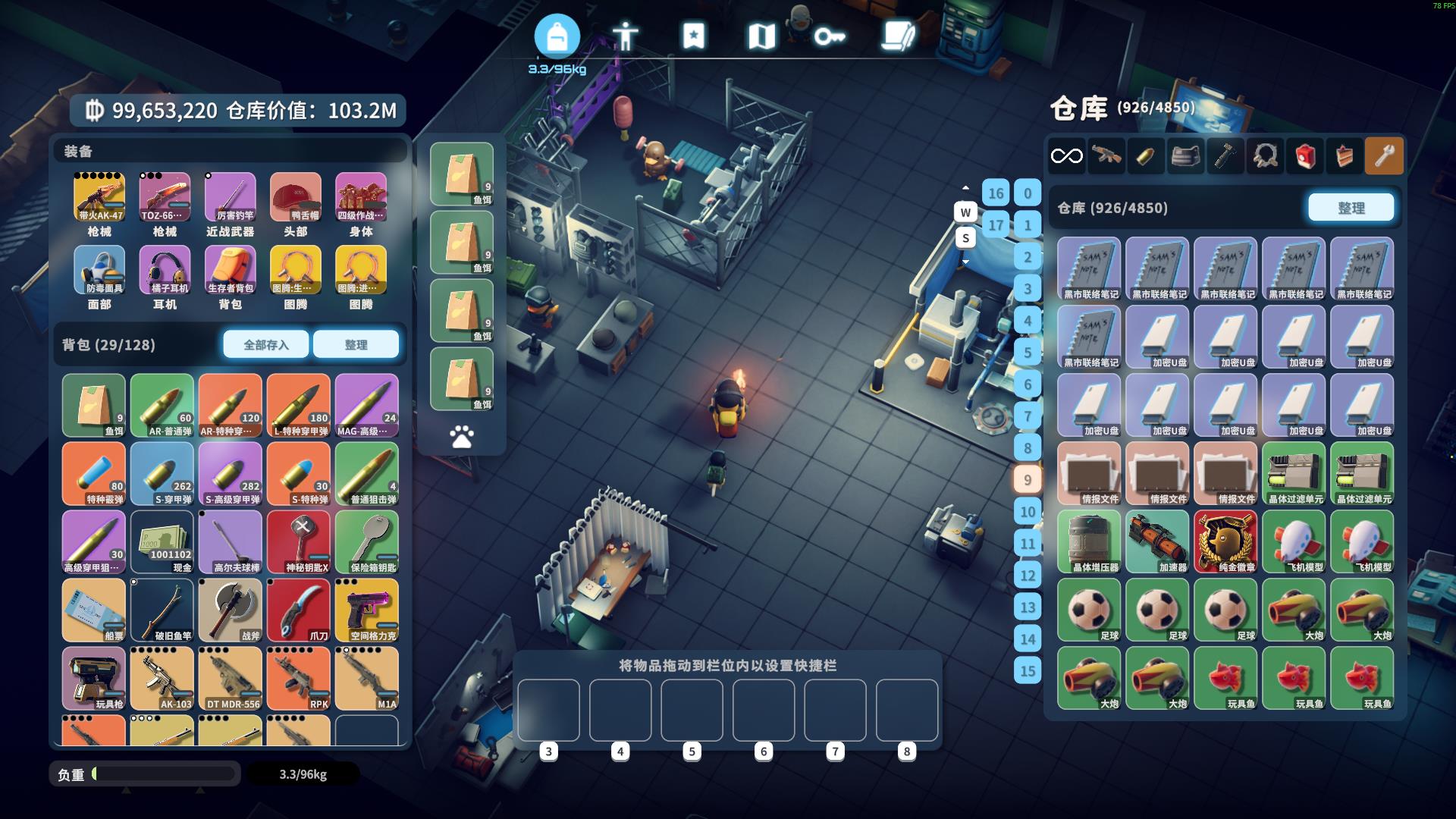Show the notes and quill tab

898,36
